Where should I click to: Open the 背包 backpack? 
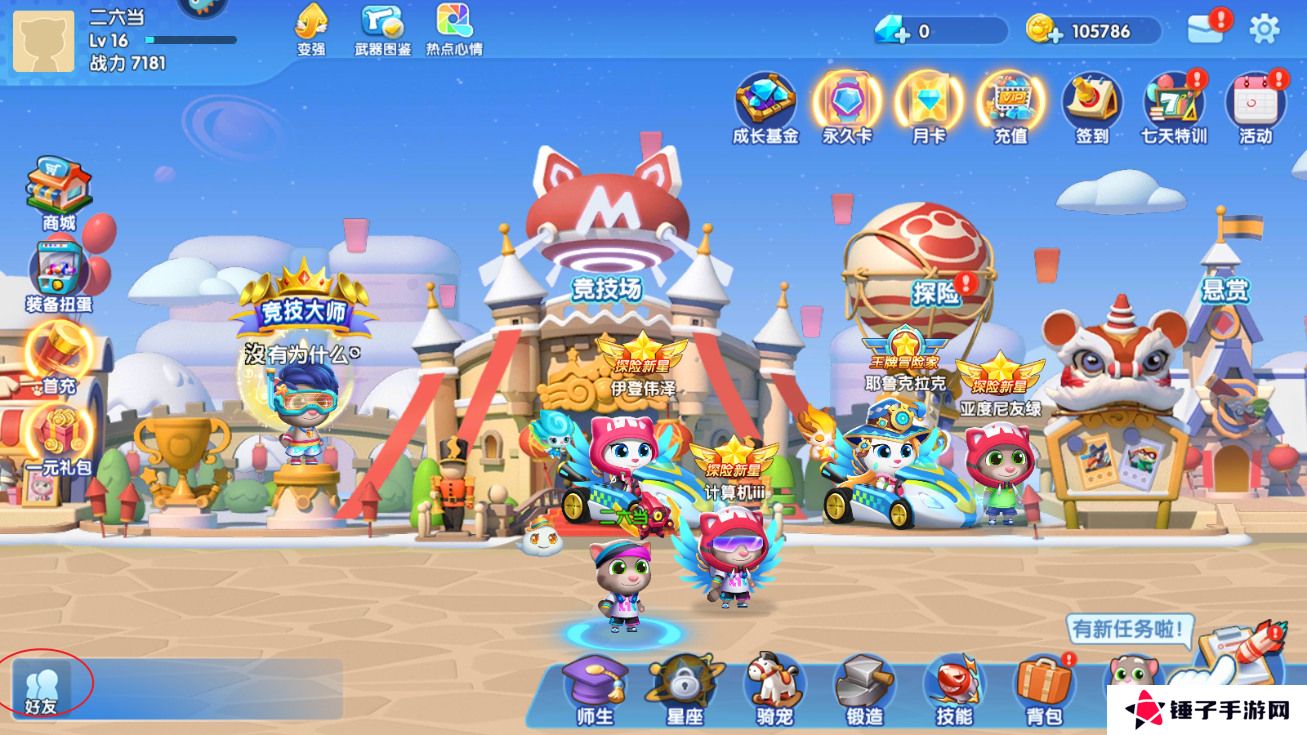(x=1043, y=689)
